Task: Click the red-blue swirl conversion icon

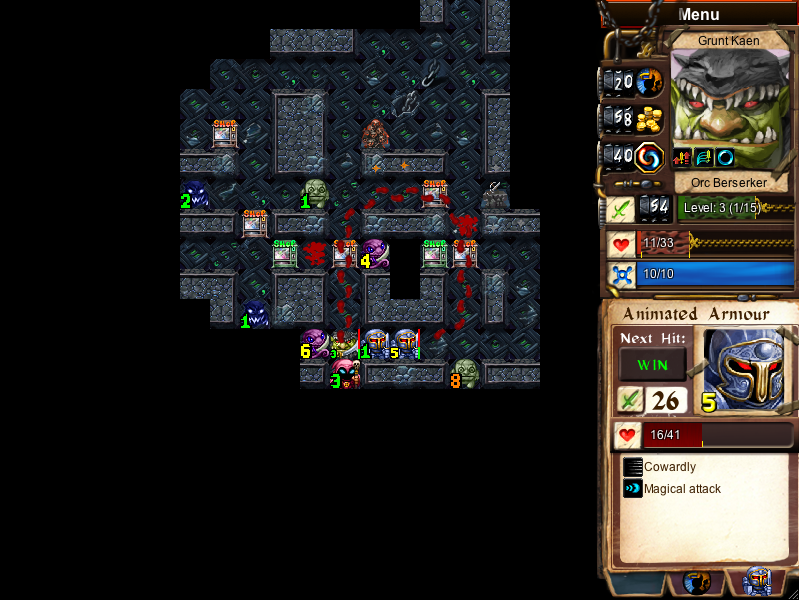Action: pyautogui.click(x=650, y=156)
